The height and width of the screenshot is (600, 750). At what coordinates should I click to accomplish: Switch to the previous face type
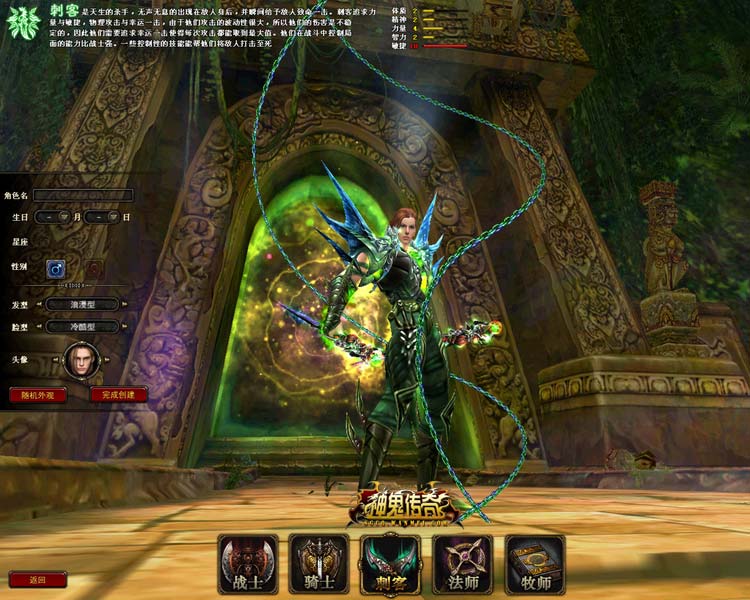coord(40,327)
